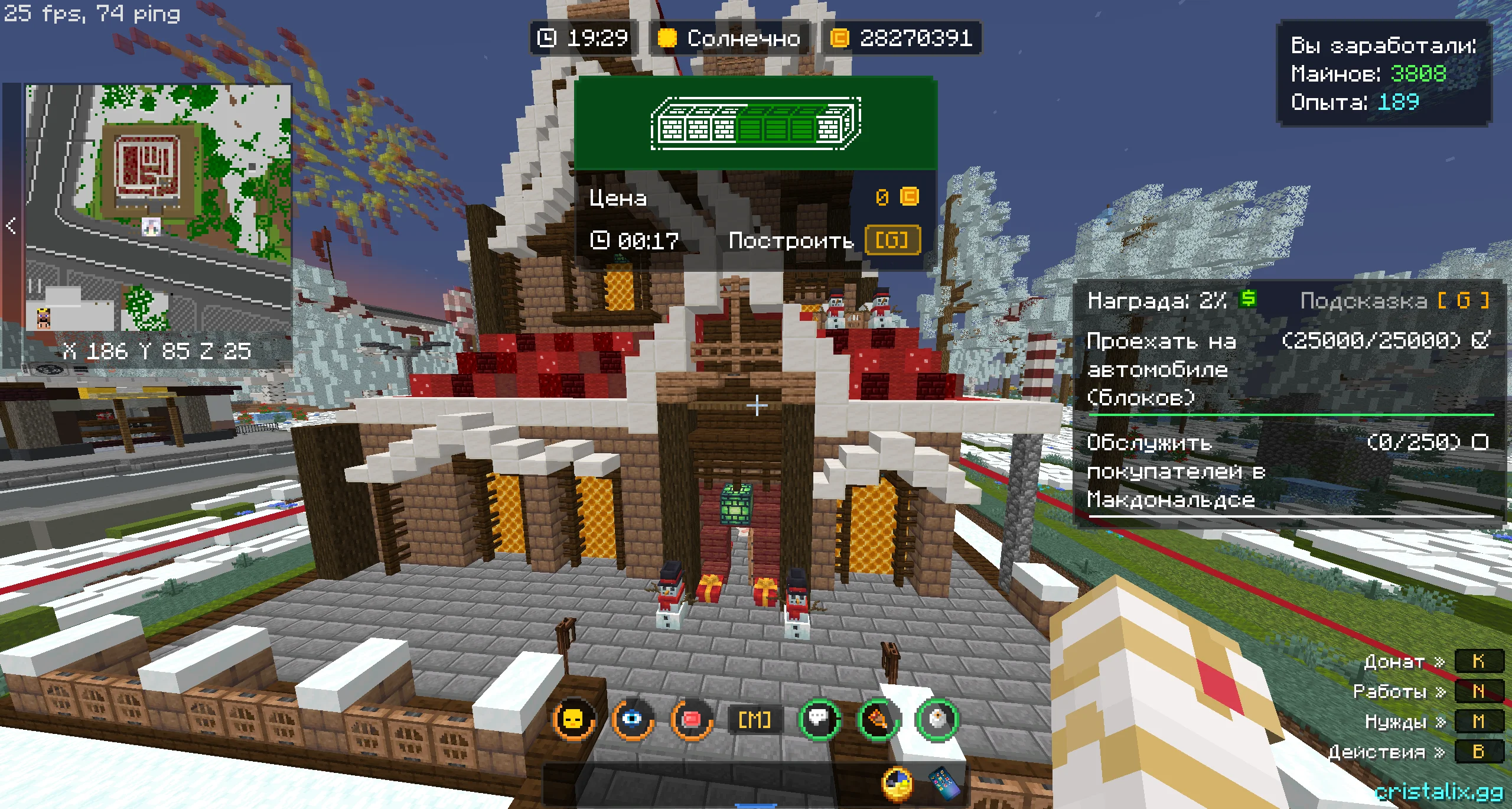The height and width of the screenshot is (809, 1512).
Task: Select the crowned player head on the minimap
Action: [x=44, y=317]
